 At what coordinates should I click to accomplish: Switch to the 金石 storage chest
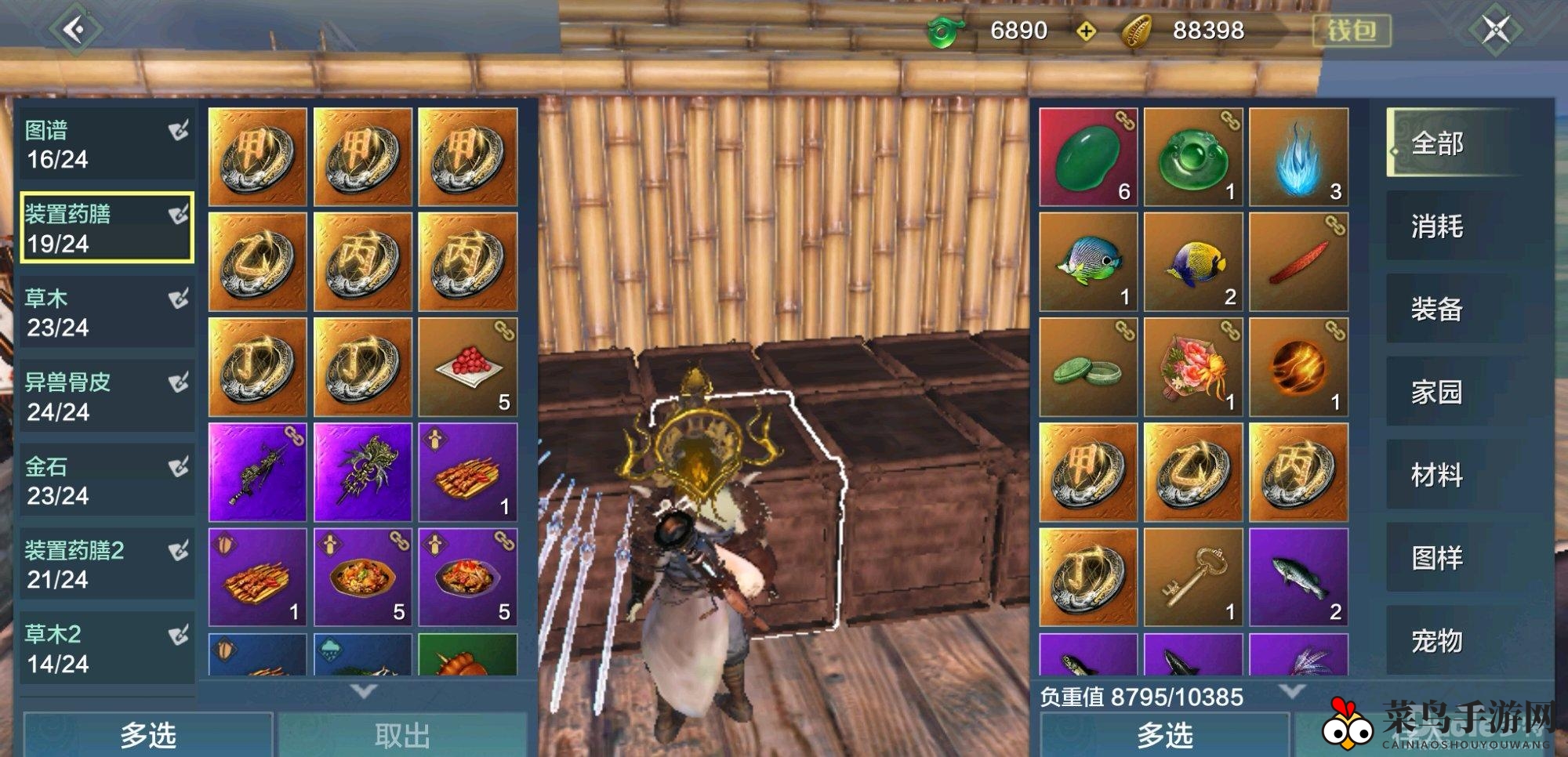pyautogui.click(x=107, y=480)
